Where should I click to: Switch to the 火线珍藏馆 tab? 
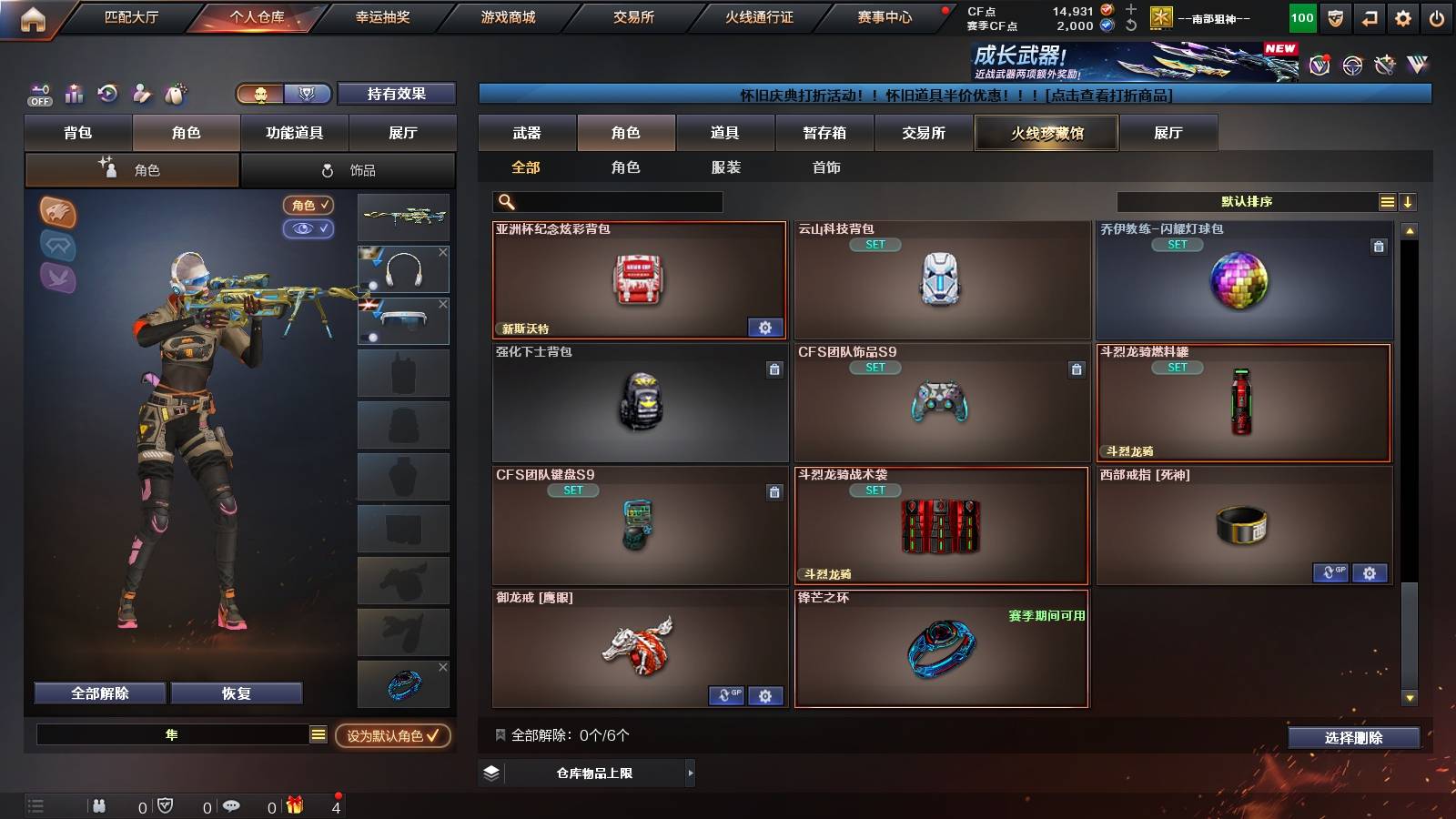1046,133
